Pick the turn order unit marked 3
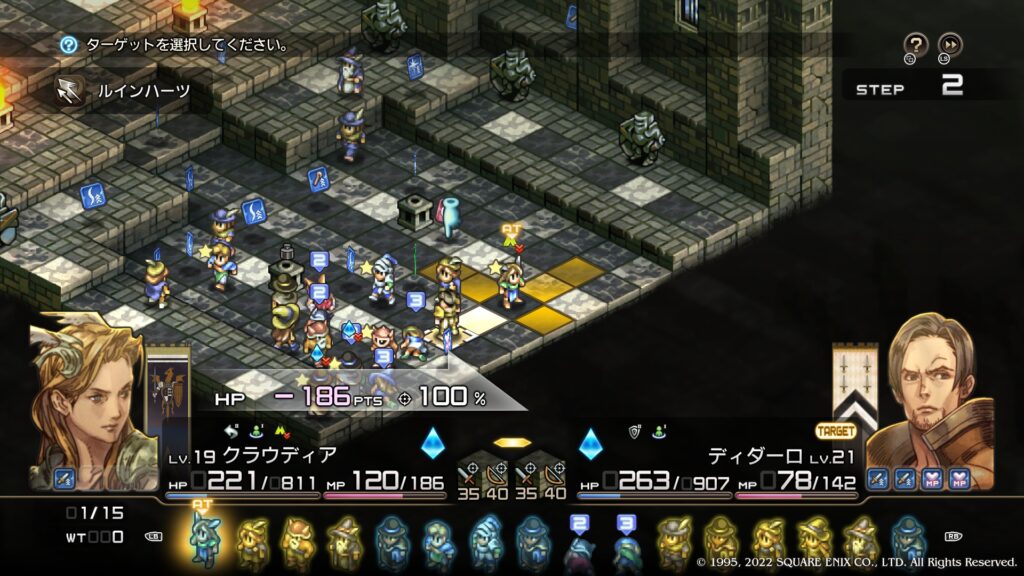This screenshot has height=576, width=1024. click(x=625, y=545)
